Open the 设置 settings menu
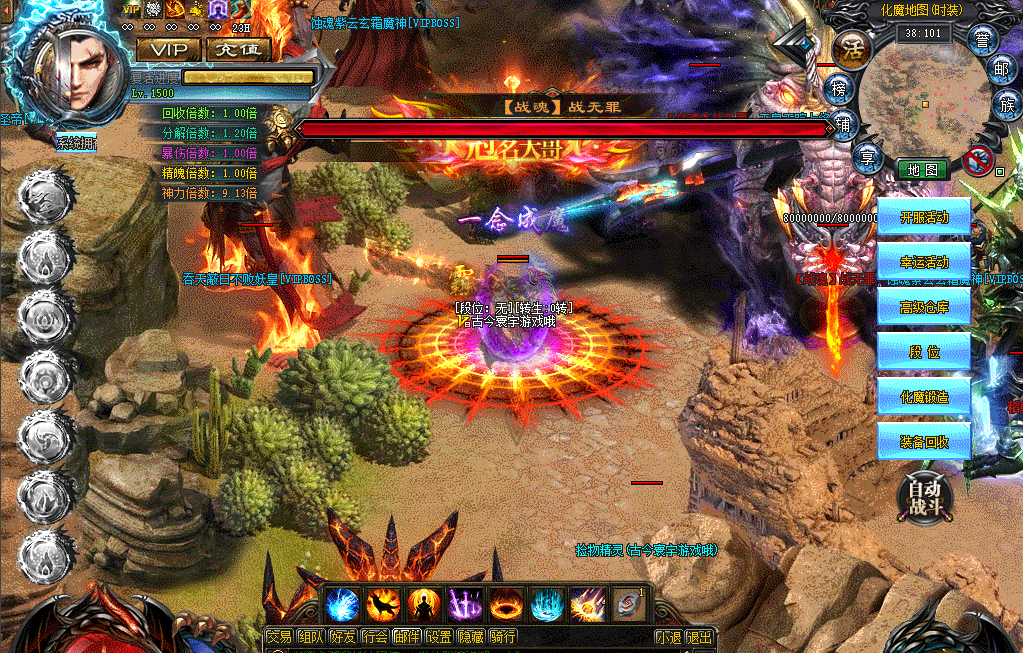 click(439, 637)
